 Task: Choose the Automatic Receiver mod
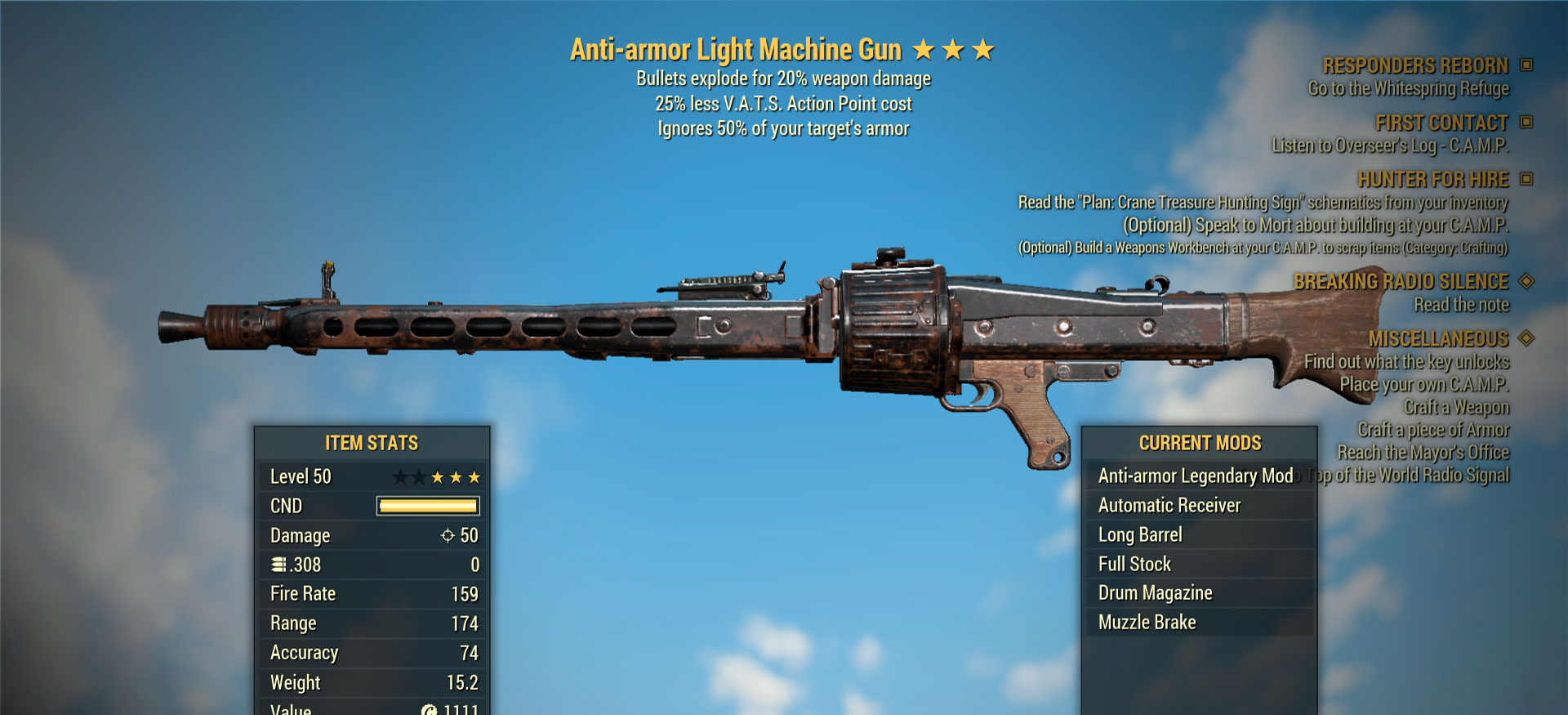click(1169, 505)
